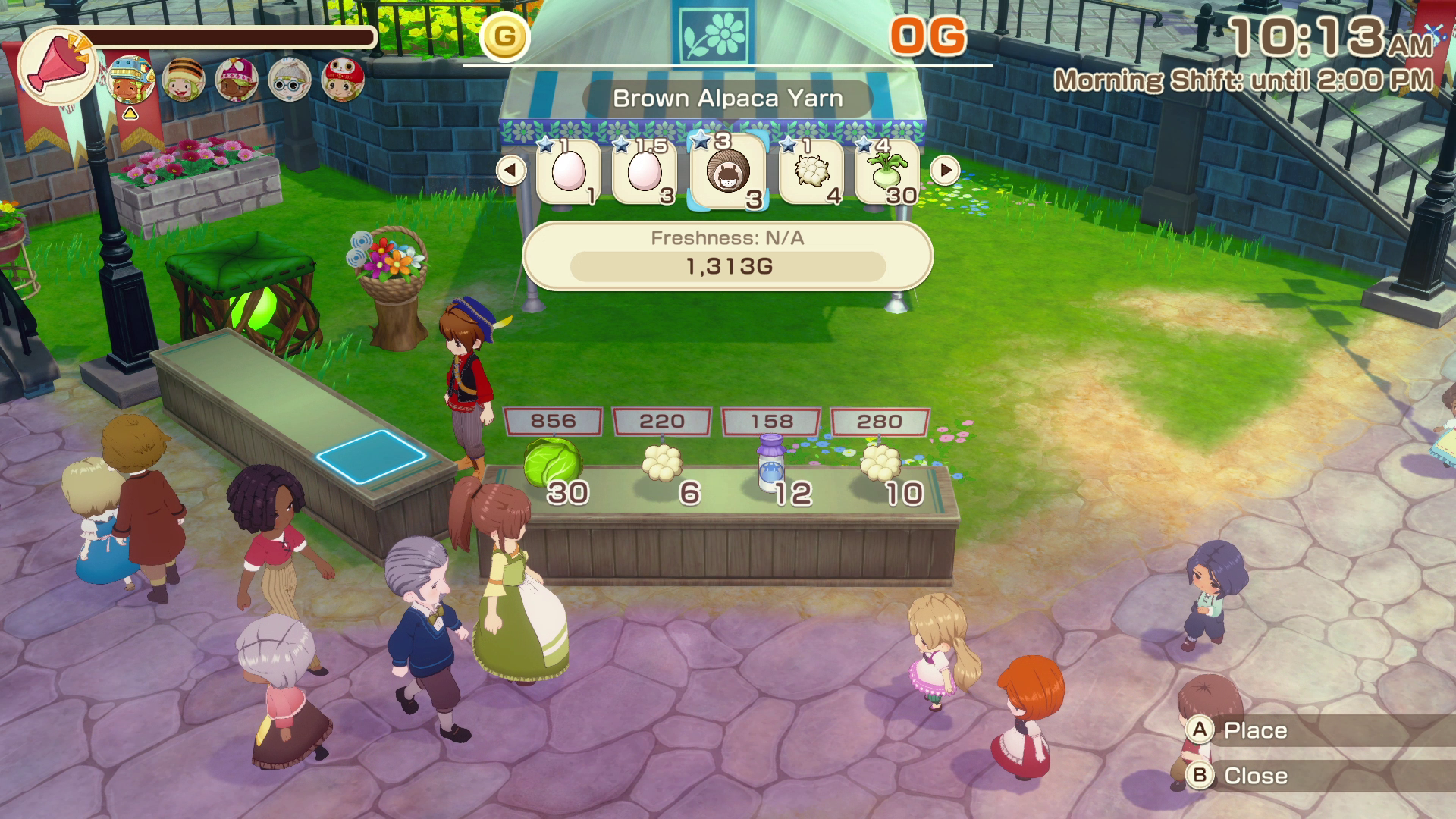Select the Turnip stack of 30 icon
Image resolution: width=1456 pixels, height=819 pixels.
tap(887, 173)
